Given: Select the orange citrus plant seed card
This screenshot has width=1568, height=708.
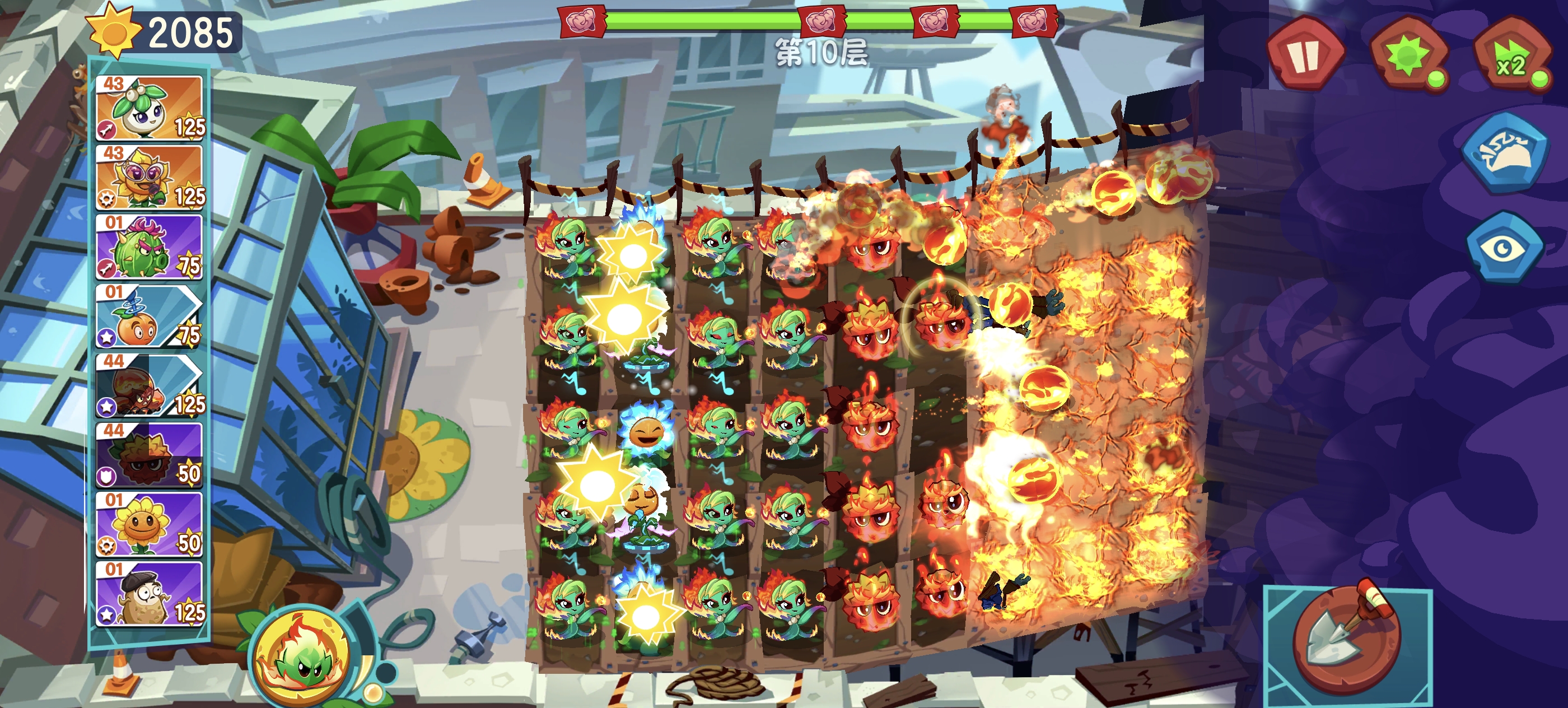Looking at the screenshot, I should 150,316.
